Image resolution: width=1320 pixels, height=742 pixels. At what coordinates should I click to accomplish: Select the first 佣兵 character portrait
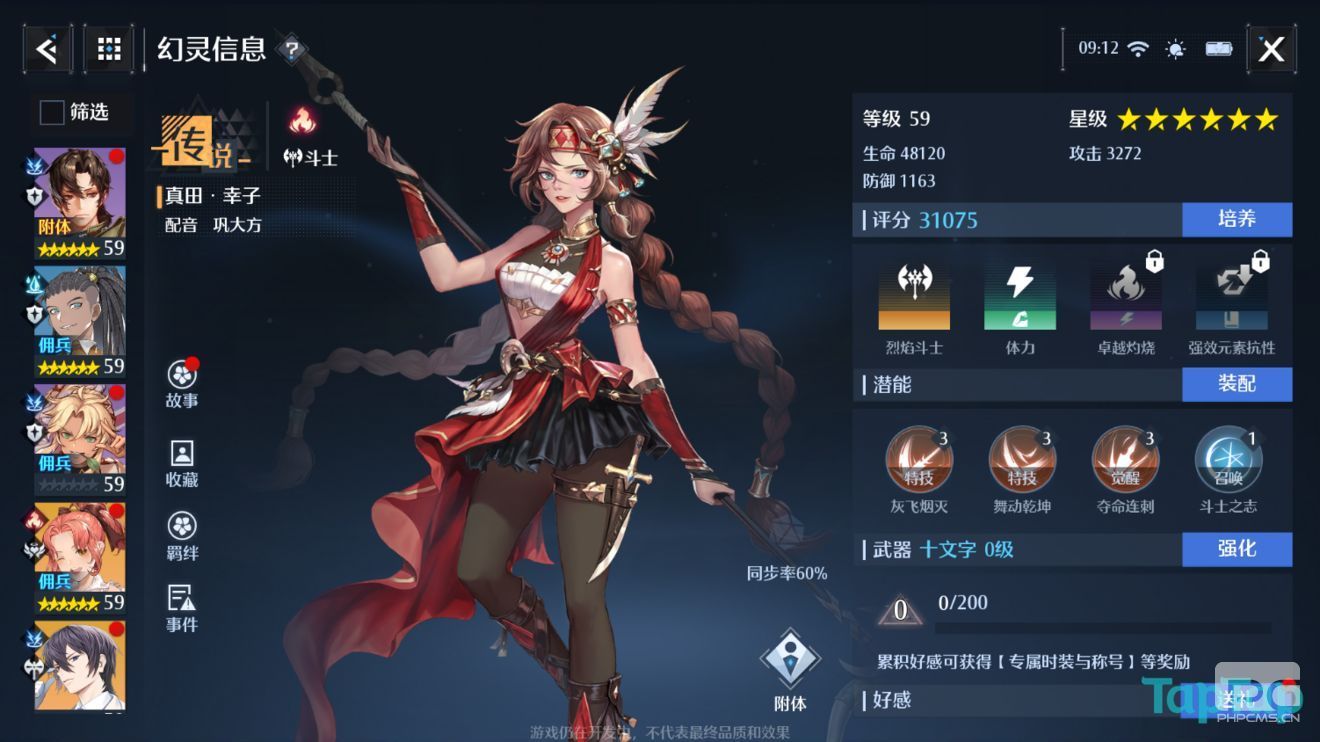pyautogui.click(x=78, y=308)
